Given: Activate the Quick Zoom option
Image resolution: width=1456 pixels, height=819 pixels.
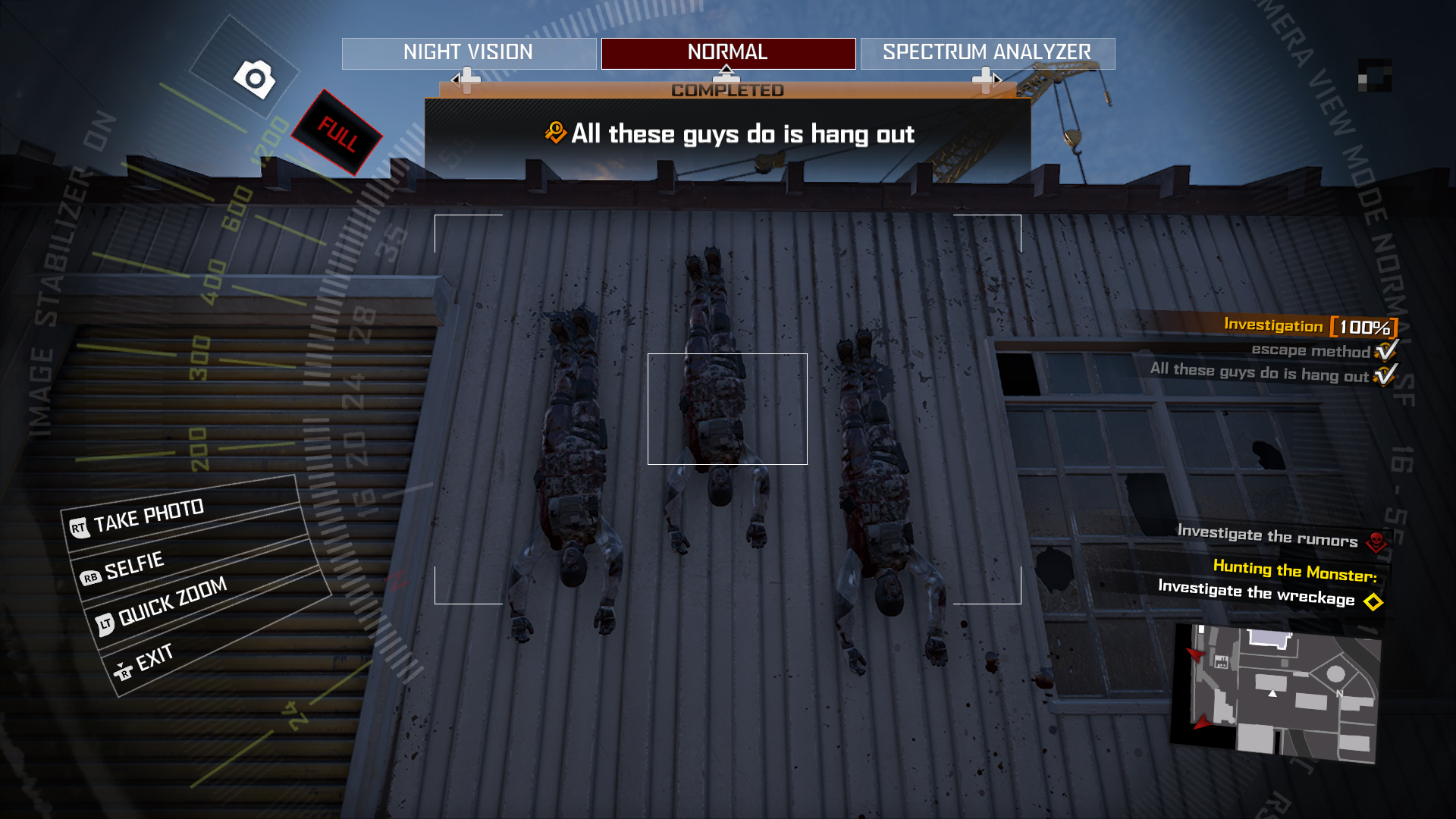Looking at the screenshot, I should tap(172, 603).
